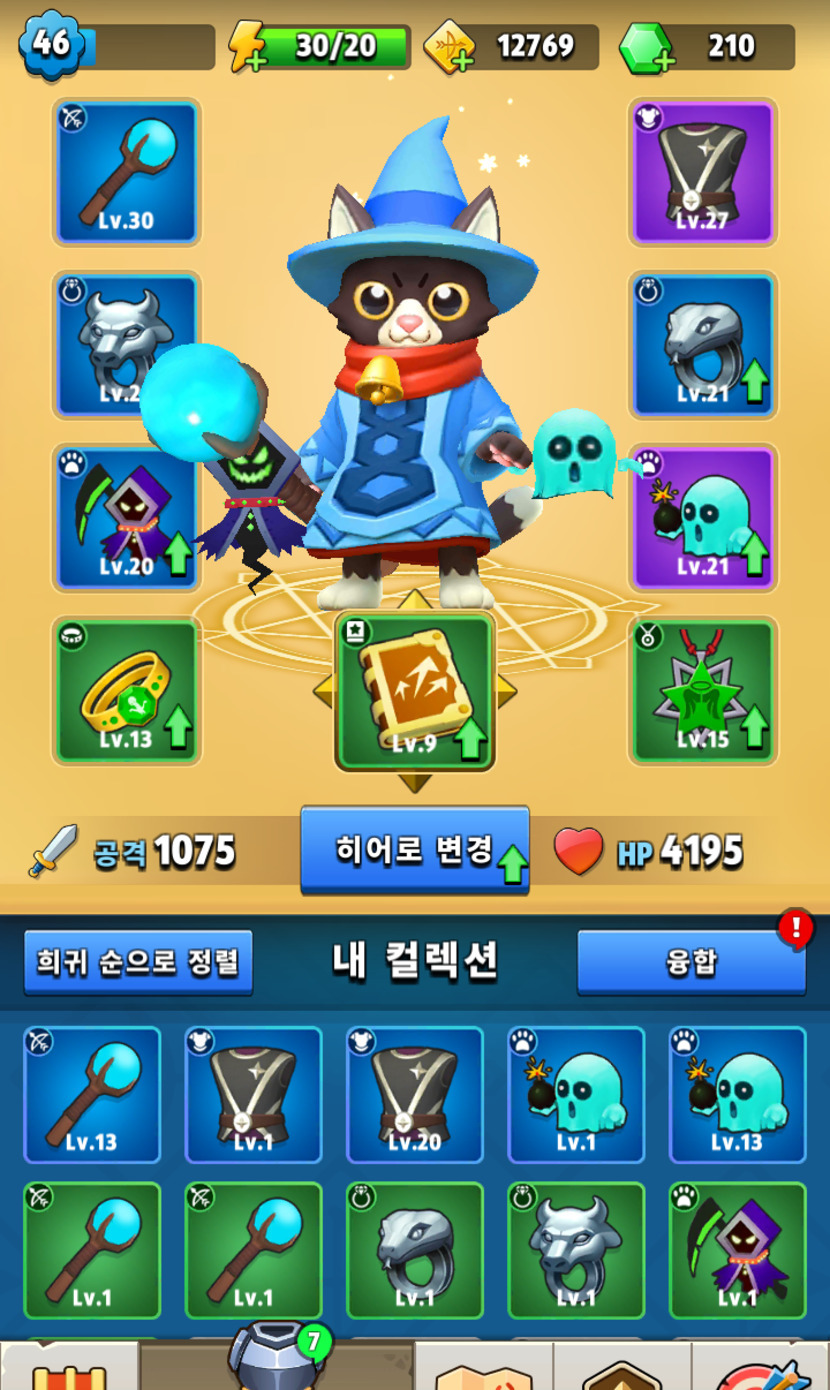Select the equipped Lv.27 purple robe

702,171
